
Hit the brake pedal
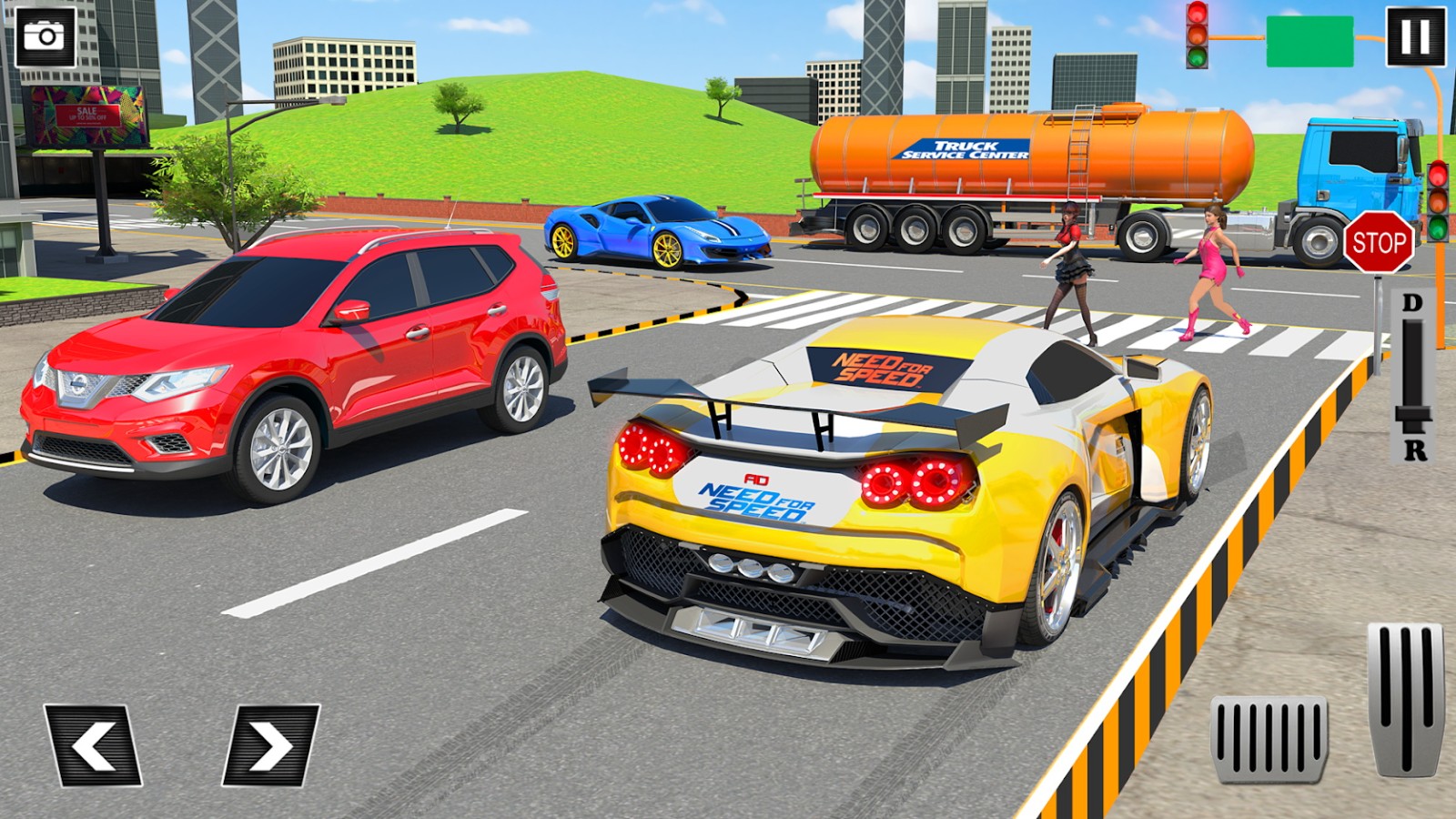pyautogui.click(x=1269, y=738)
